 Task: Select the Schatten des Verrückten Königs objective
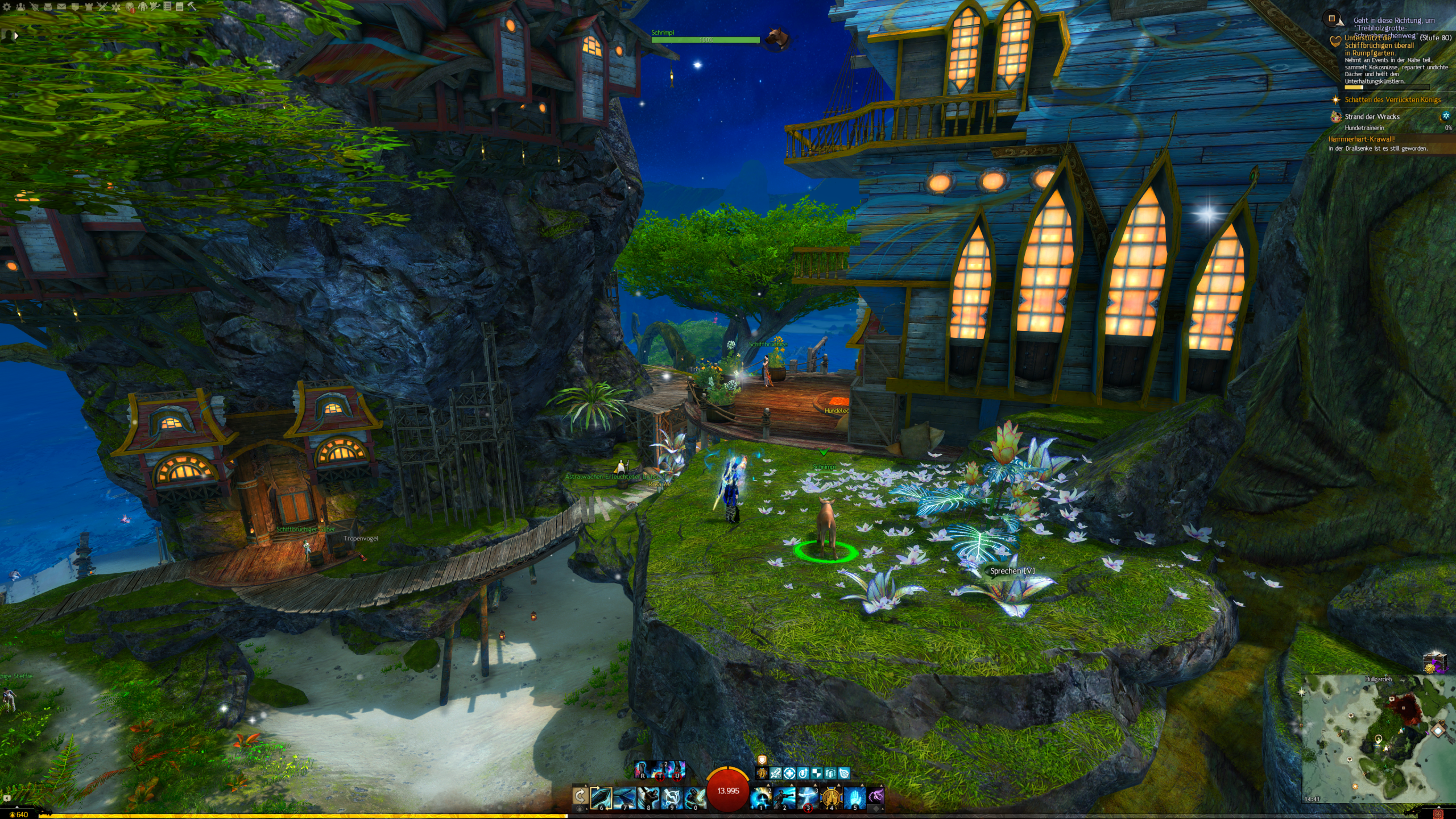pyautogui.click(x=1392, y=100)
